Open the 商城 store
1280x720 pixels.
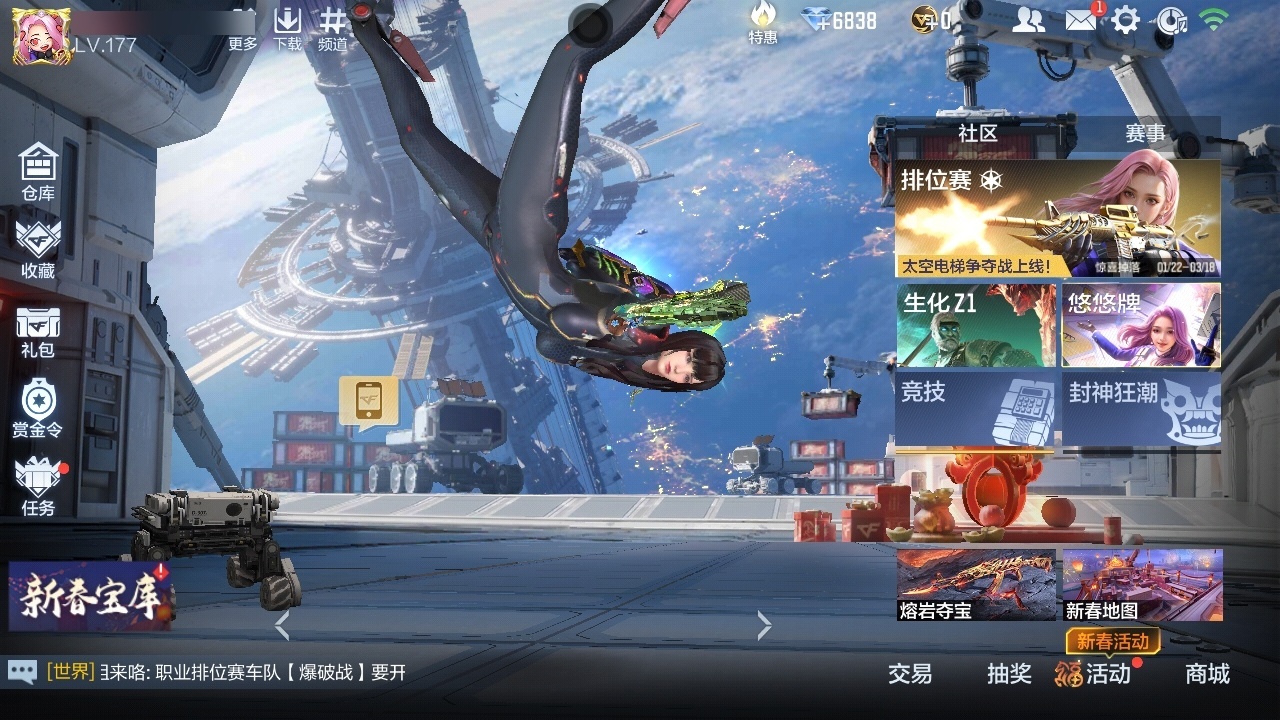(1207, 674)
